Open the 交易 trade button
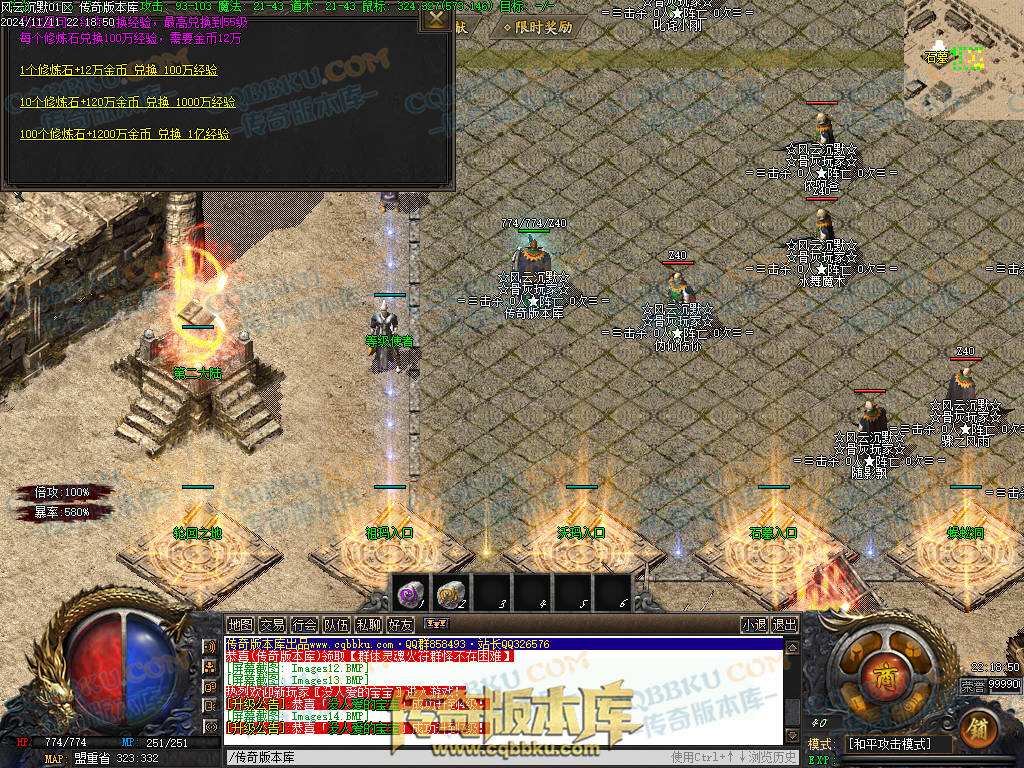 (x=272, y=625)
